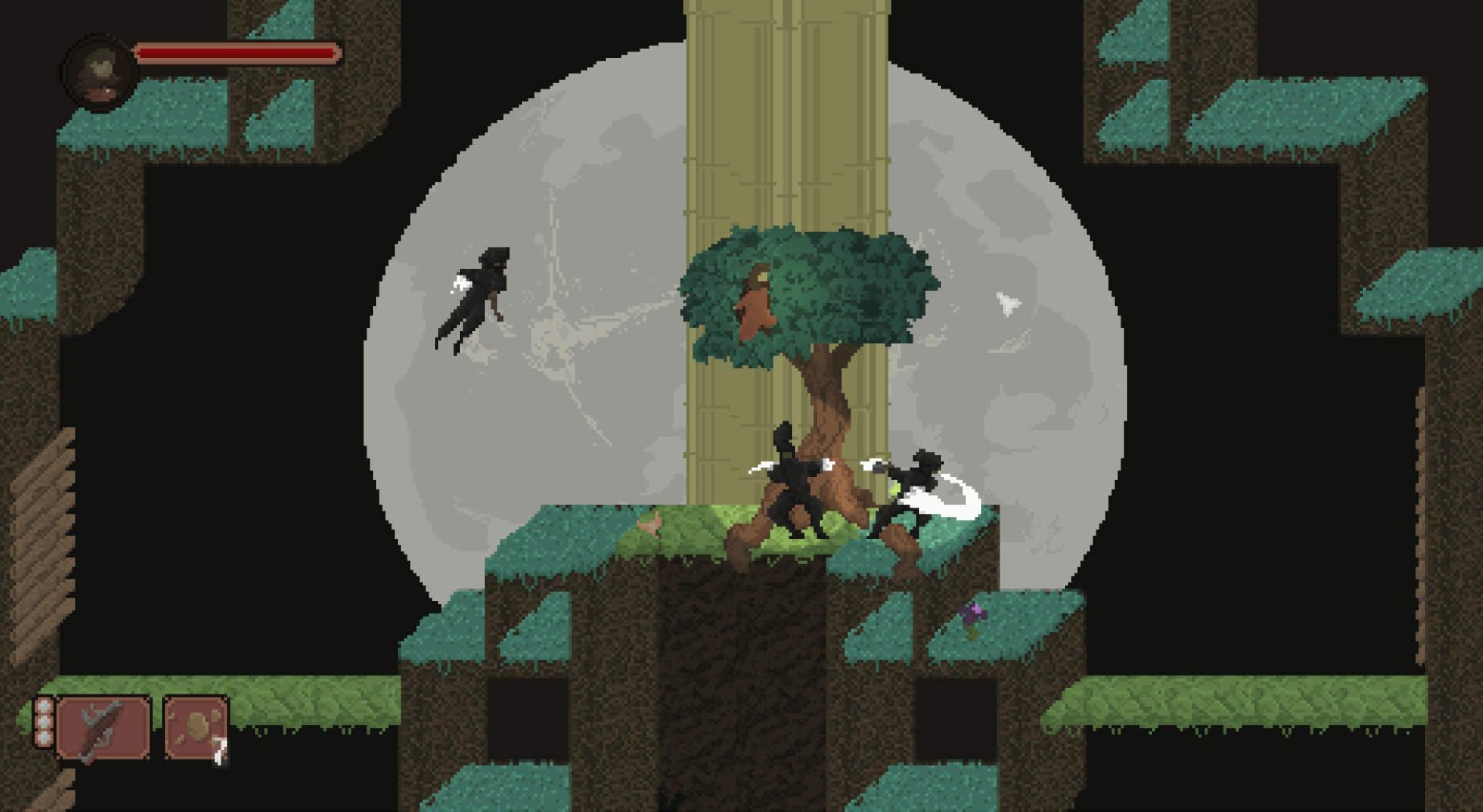Click the topmost white ammo pip
The image size is (1483, 812).
[43, 707]
